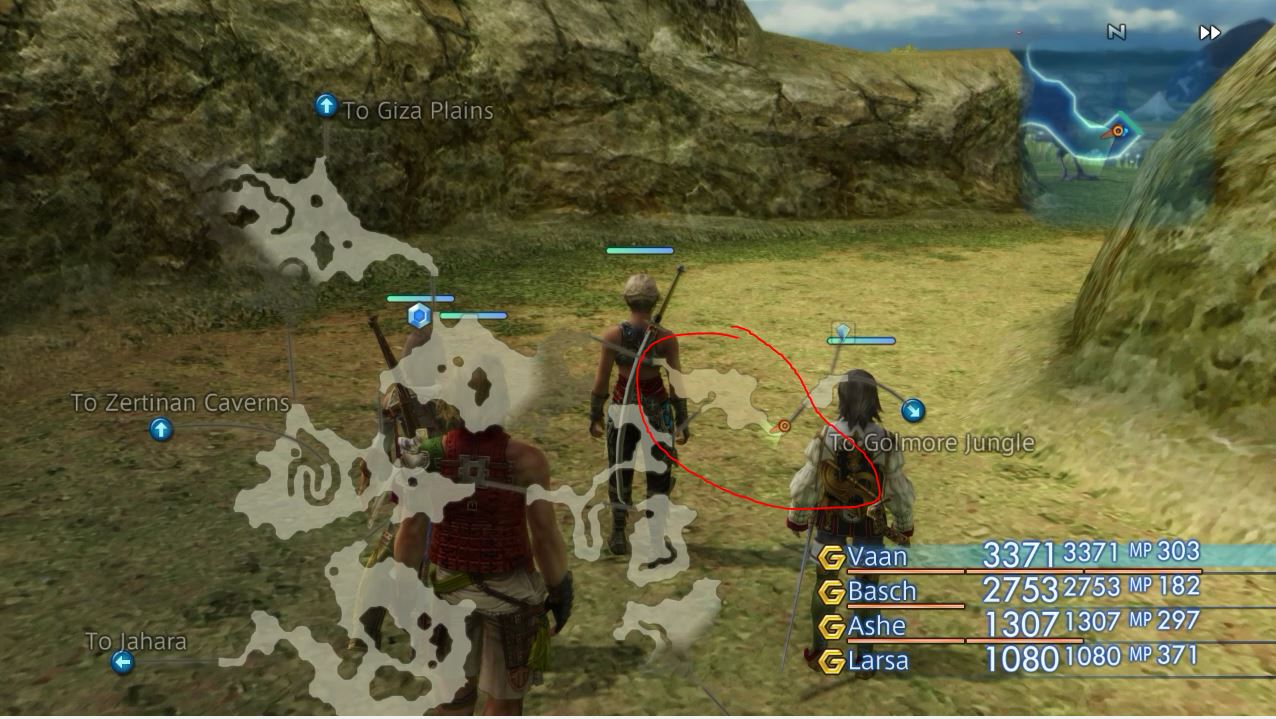Select the To Golmore Jungle exit marker
This screenshot has height=719, width=1276.
pyautogui.click(x=913, y=410)
